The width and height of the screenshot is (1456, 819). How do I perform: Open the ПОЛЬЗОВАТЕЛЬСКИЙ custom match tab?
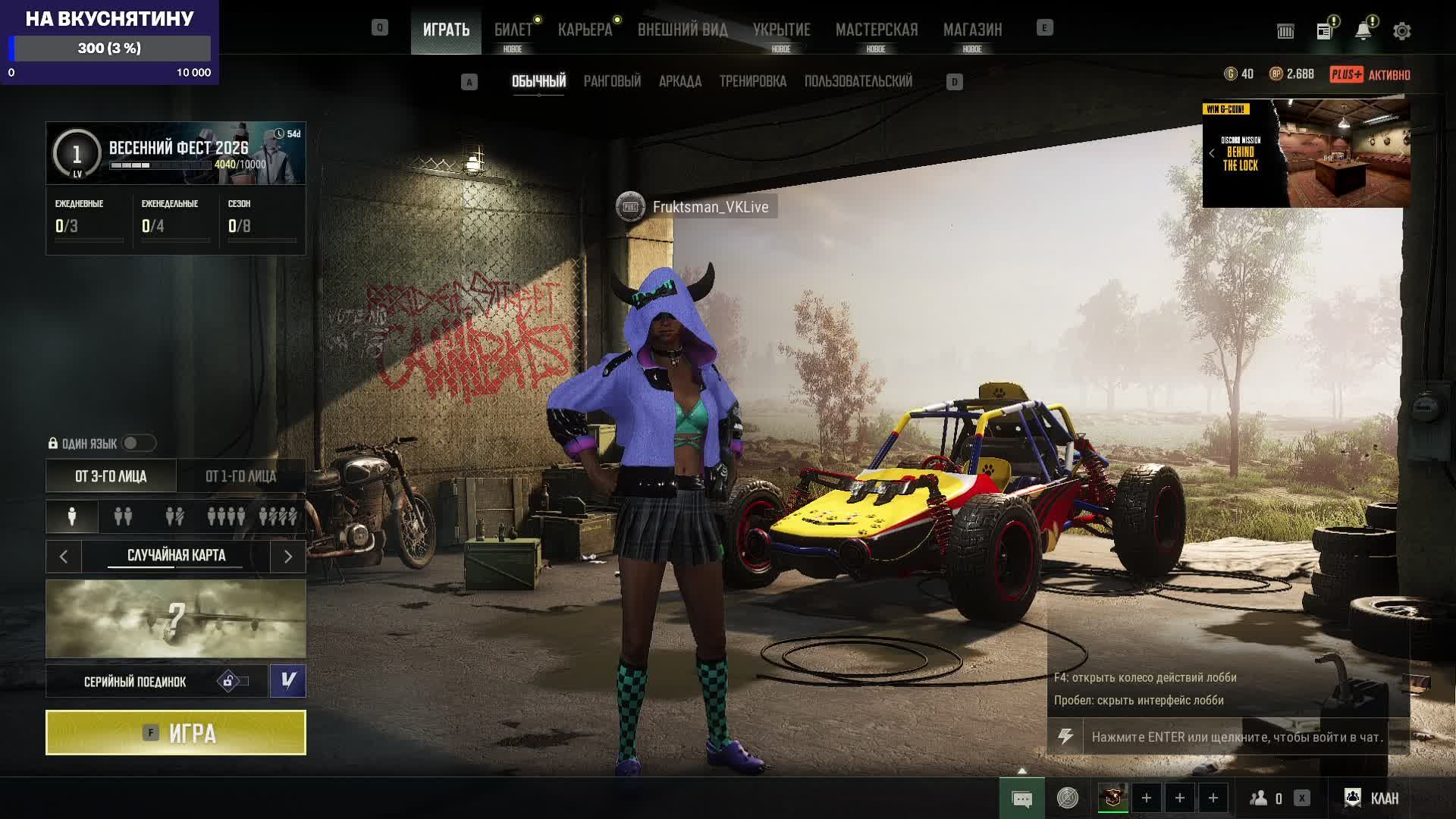click(858, 81)
